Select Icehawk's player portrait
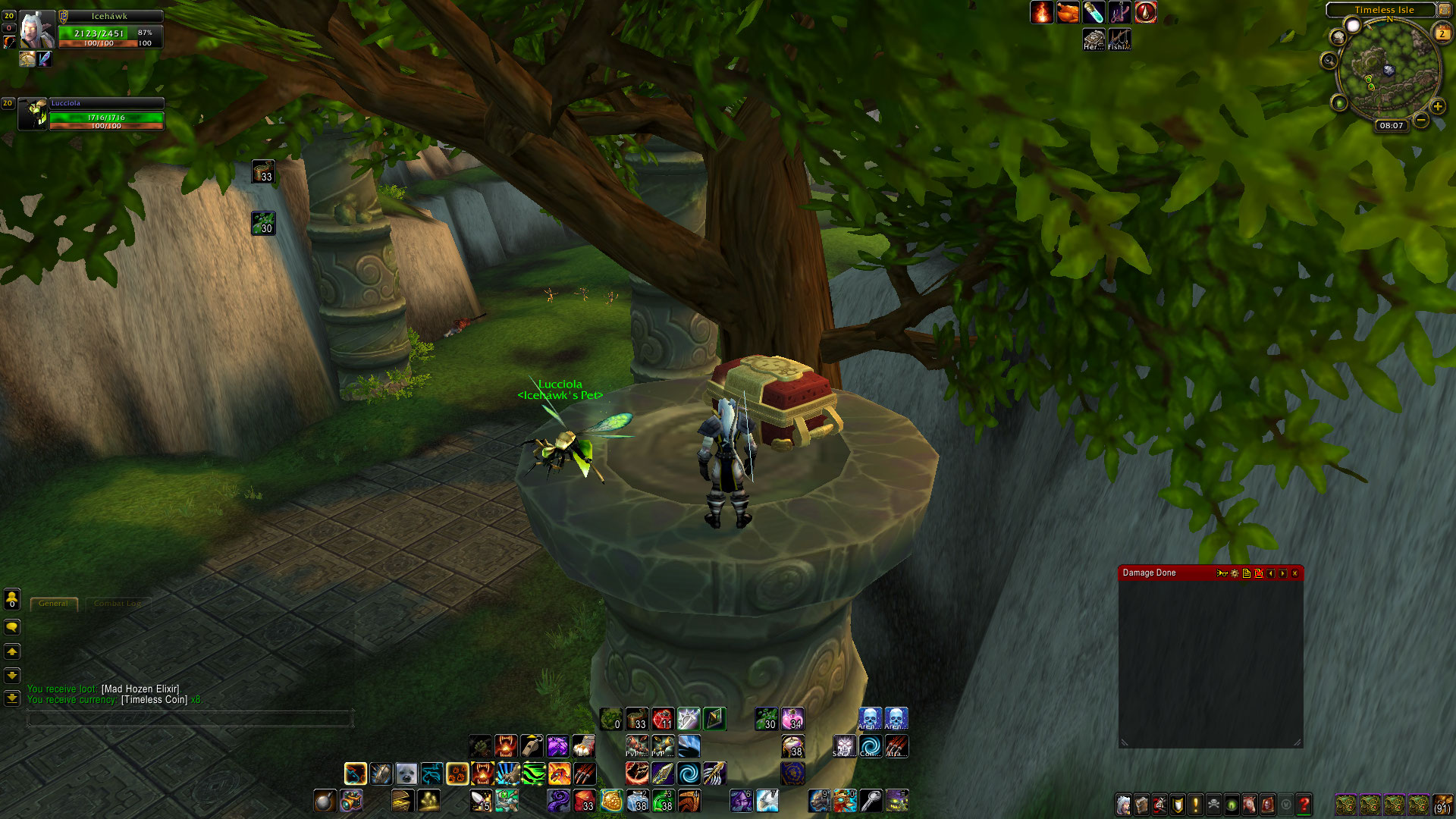1456x819 pixels. tap(36, 30)
